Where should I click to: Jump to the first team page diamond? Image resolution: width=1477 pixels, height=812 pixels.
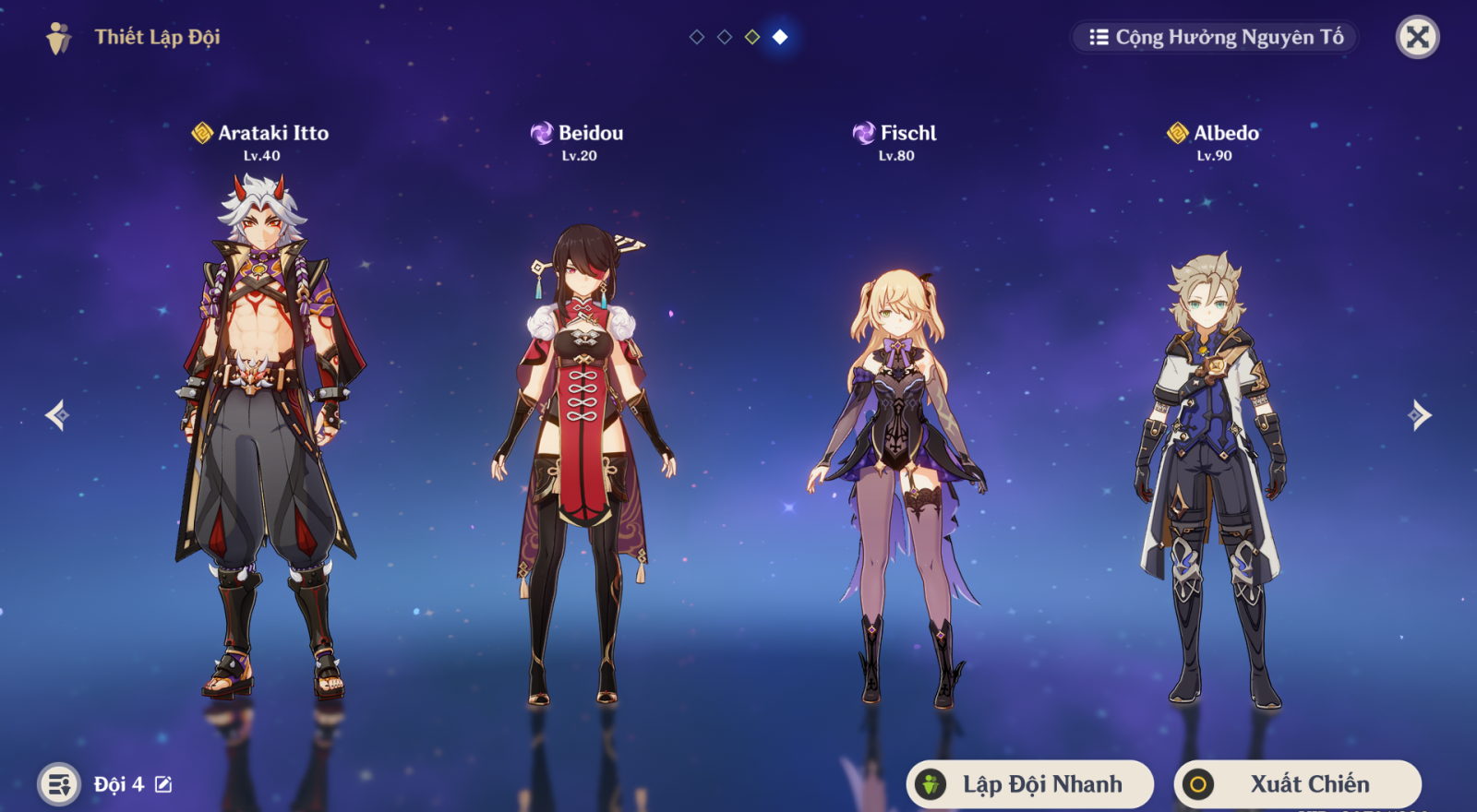coord(697,37)
